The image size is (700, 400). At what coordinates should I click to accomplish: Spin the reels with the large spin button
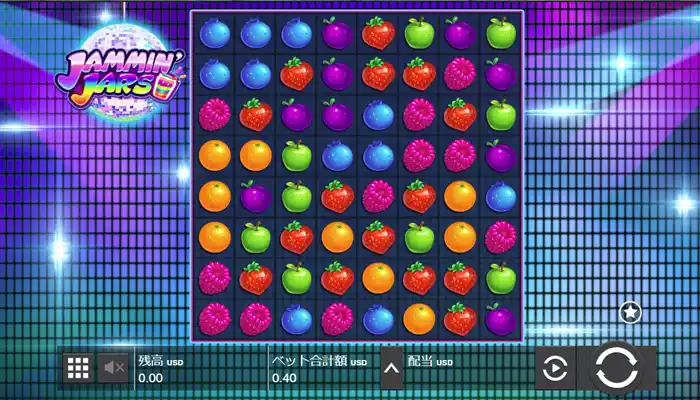(616, 369)
